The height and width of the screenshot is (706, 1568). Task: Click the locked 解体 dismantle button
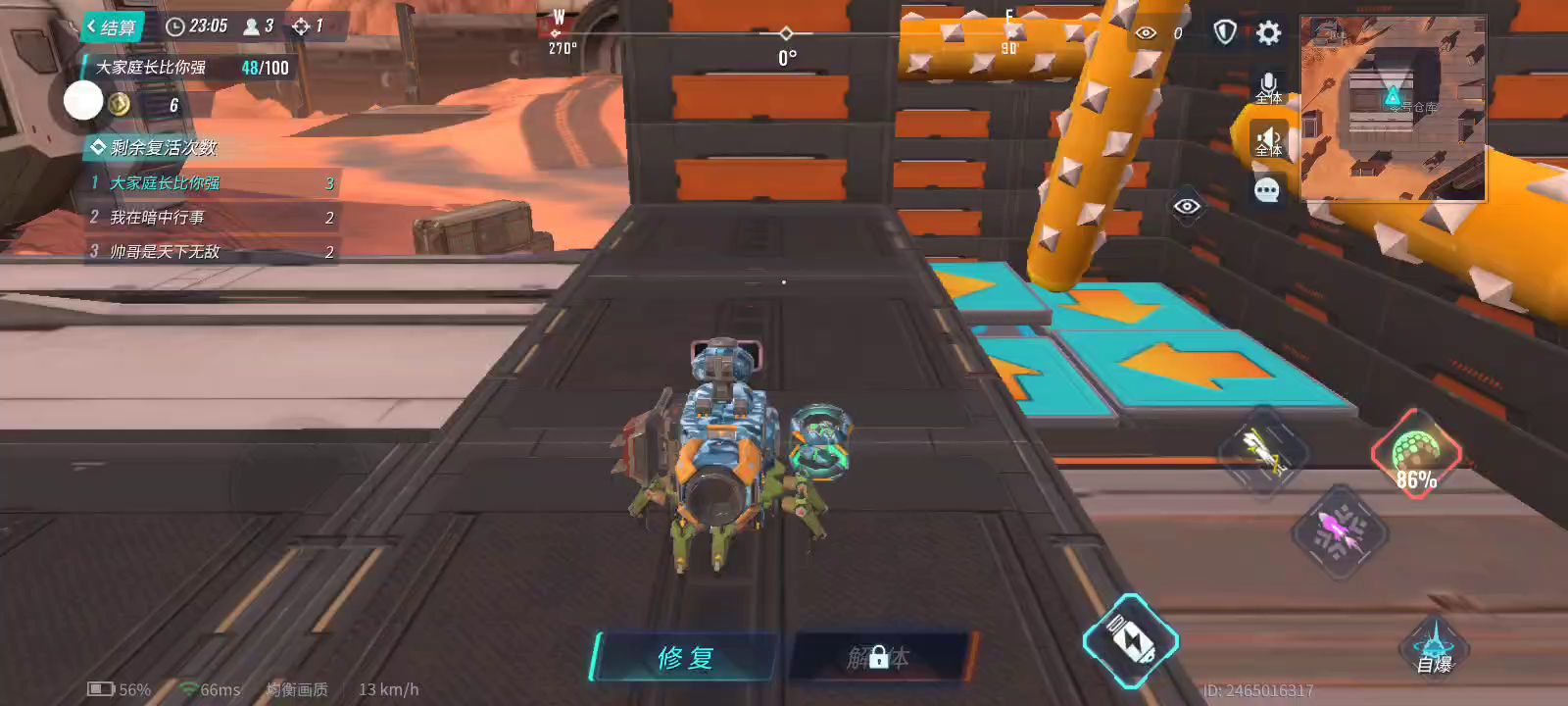(x=878, y=657)
